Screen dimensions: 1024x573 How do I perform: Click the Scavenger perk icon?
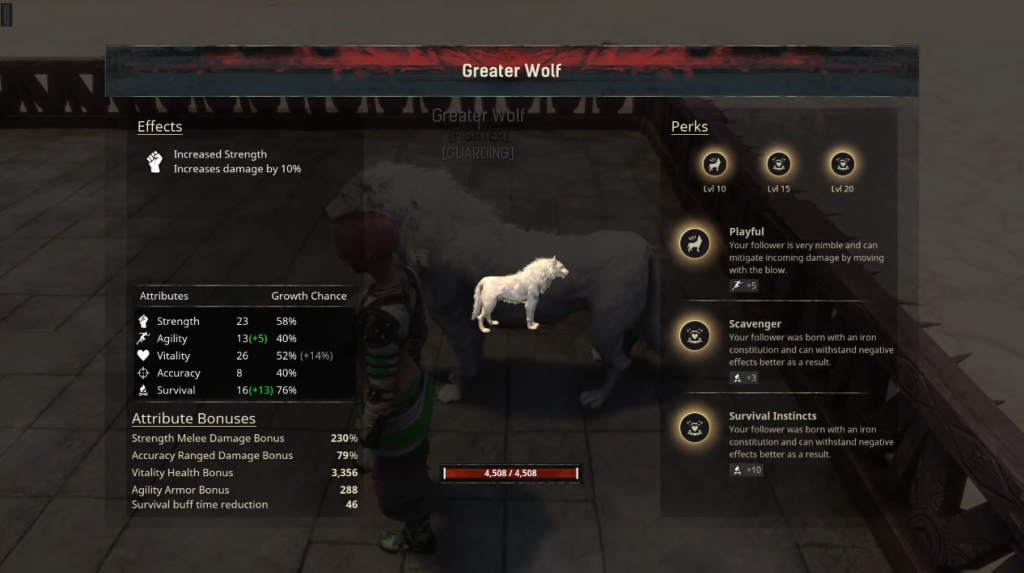(695, 335)
